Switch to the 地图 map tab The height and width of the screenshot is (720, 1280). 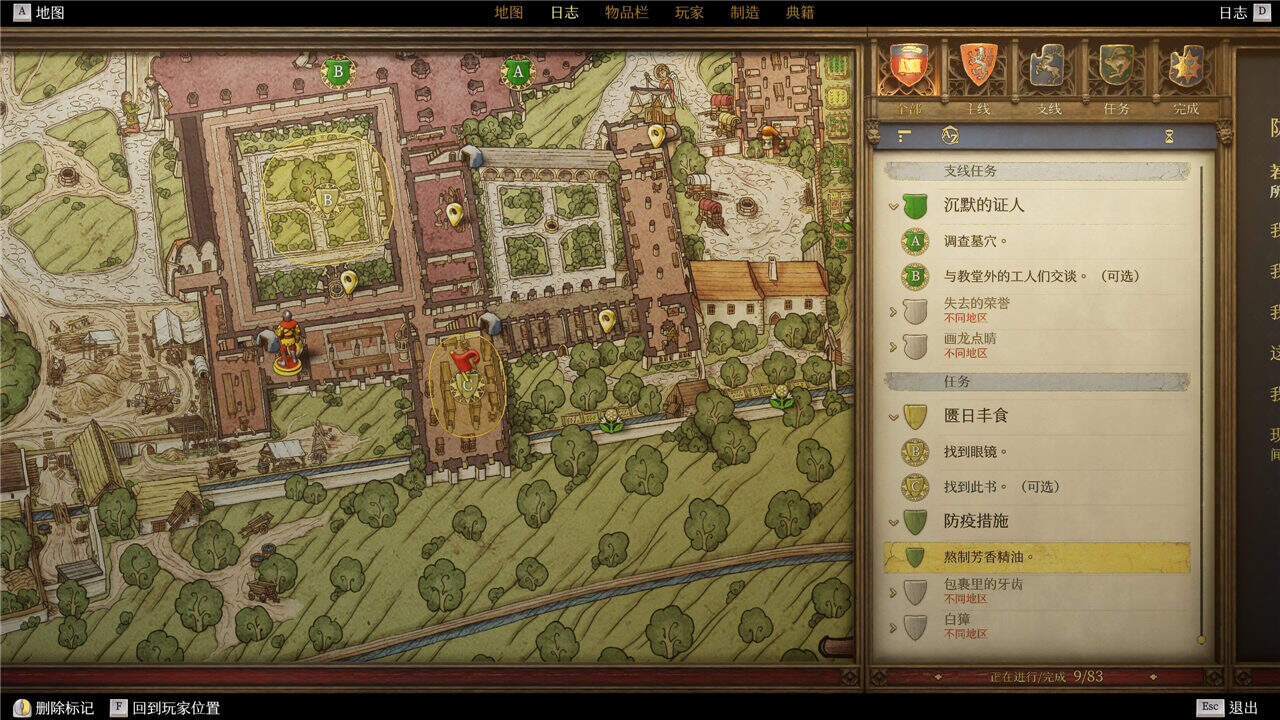pos(509,13)
